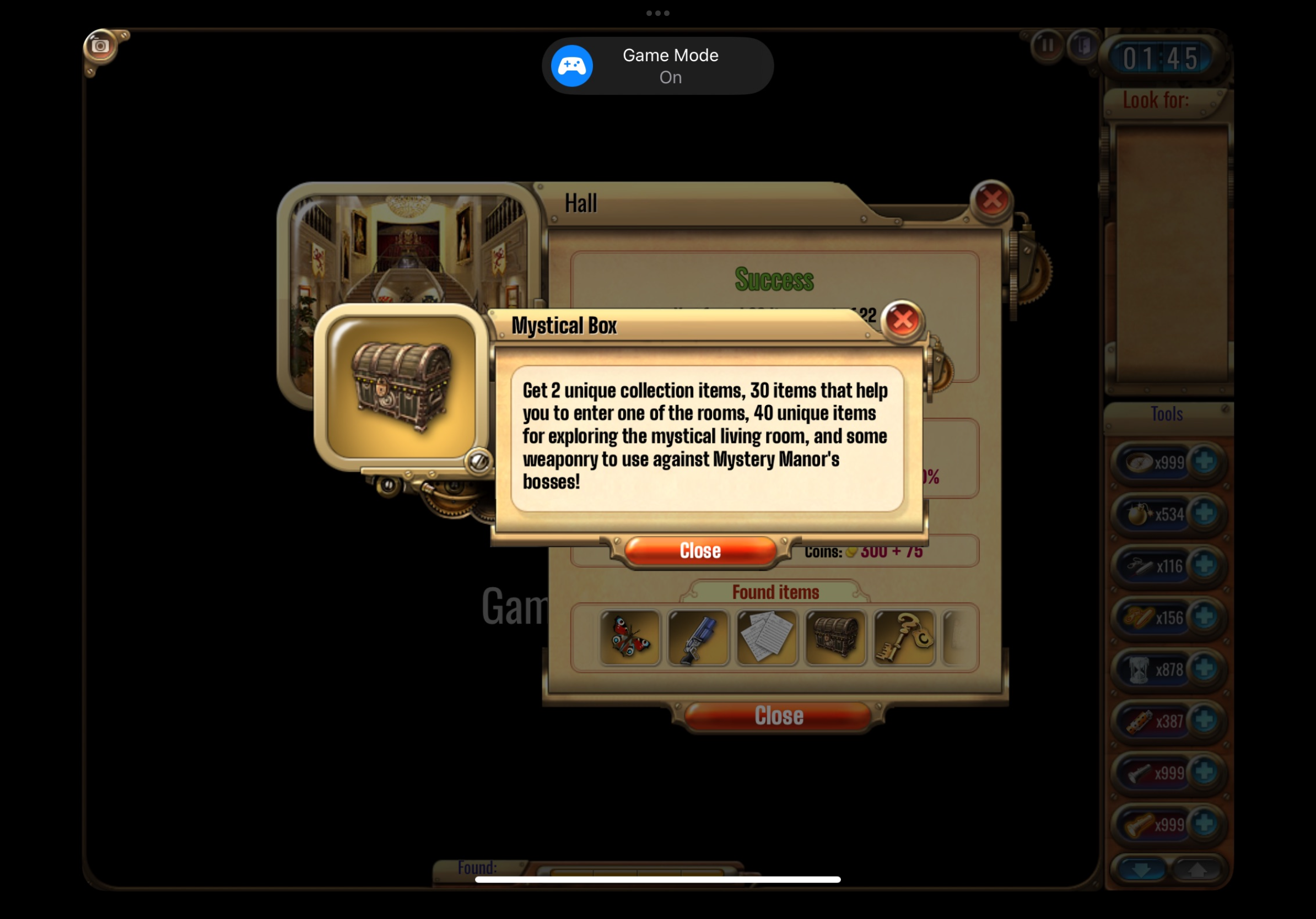Show next tools with the down arrow
The image size is (1316, 919).
(1140, 871)
